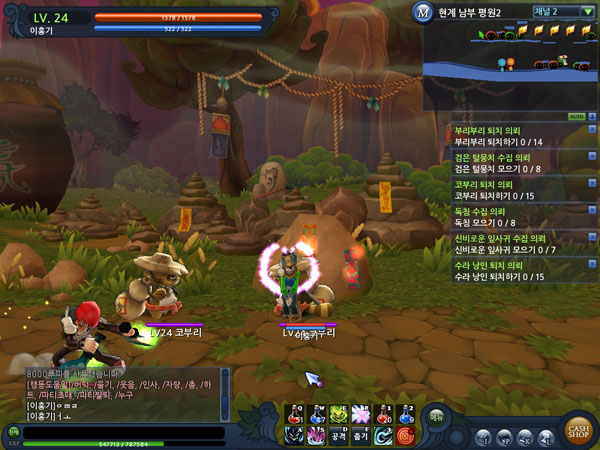Image resolution: width=600 pixels, height=450 pixels.
Task: Use the blue potion in slot W
Action: point(317,414)
